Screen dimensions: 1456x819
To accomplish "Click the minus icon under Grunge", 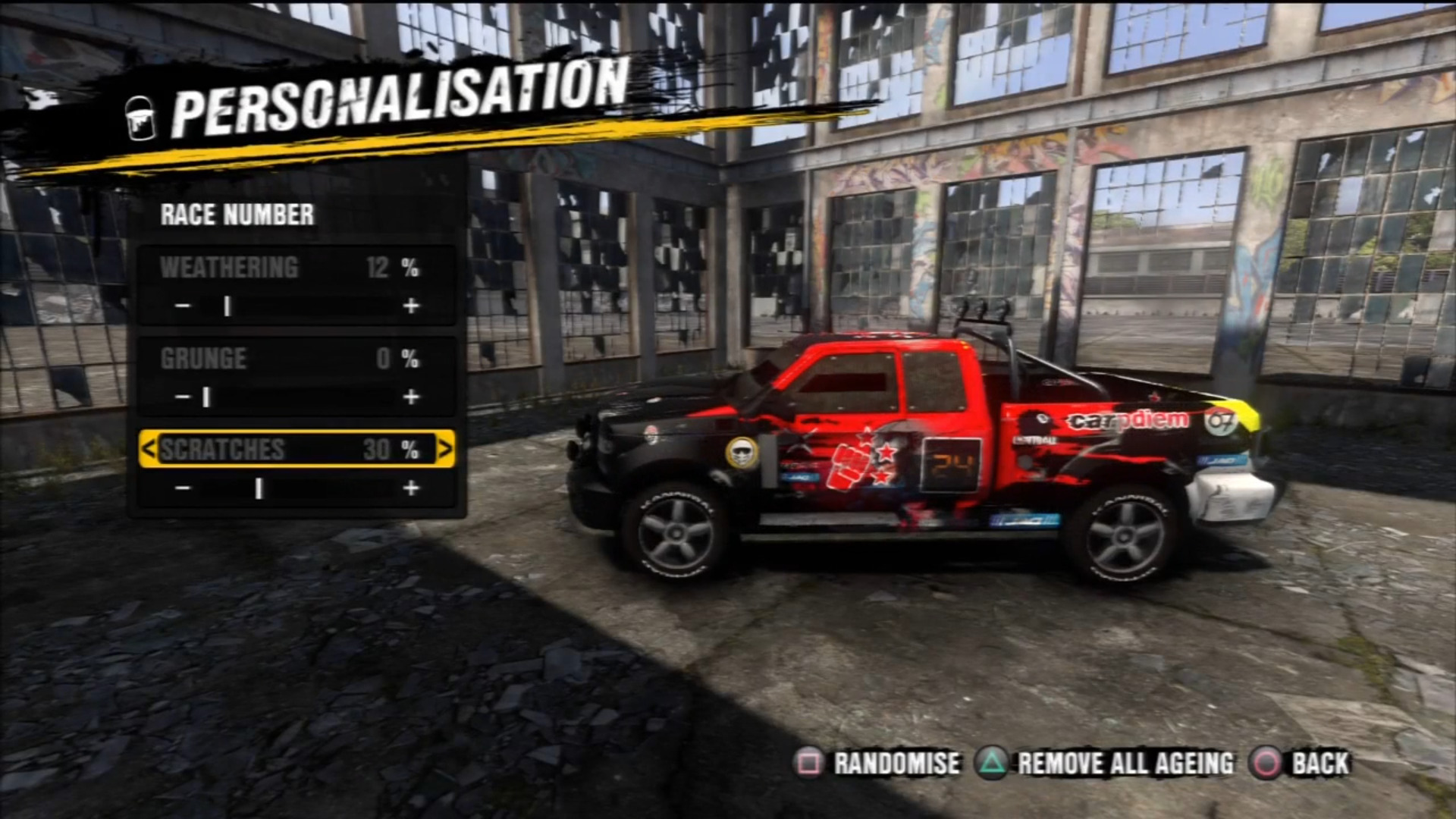I will [x=182, y=396].
